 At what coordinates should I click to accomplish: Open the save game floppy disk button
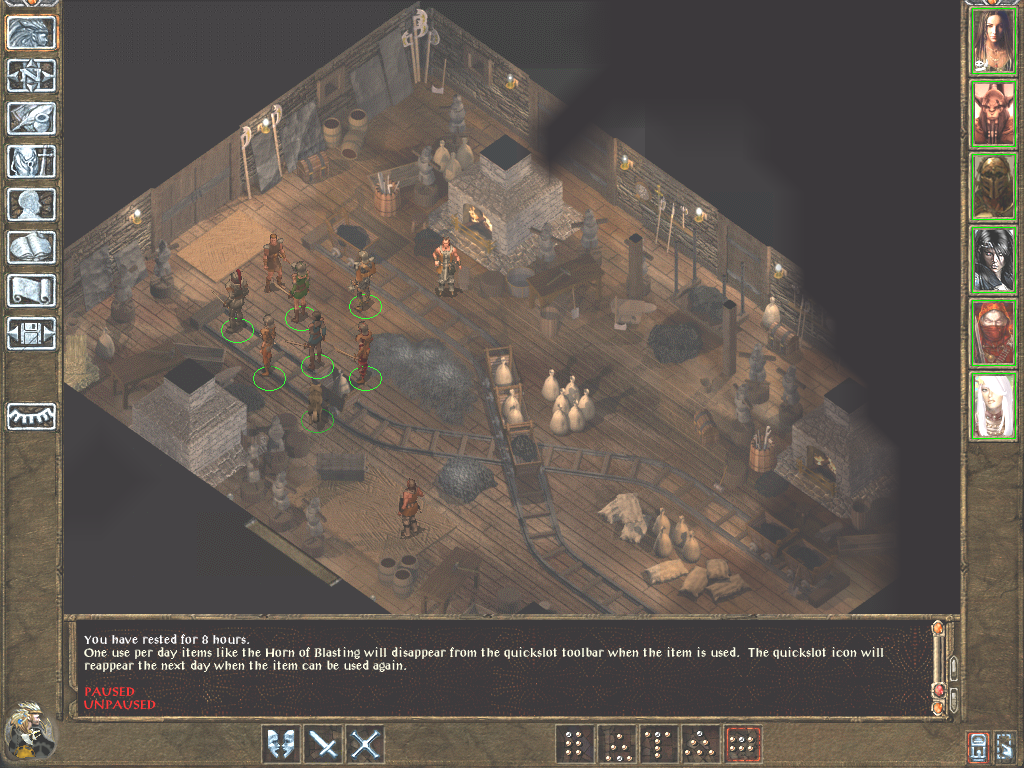(32, 333)
